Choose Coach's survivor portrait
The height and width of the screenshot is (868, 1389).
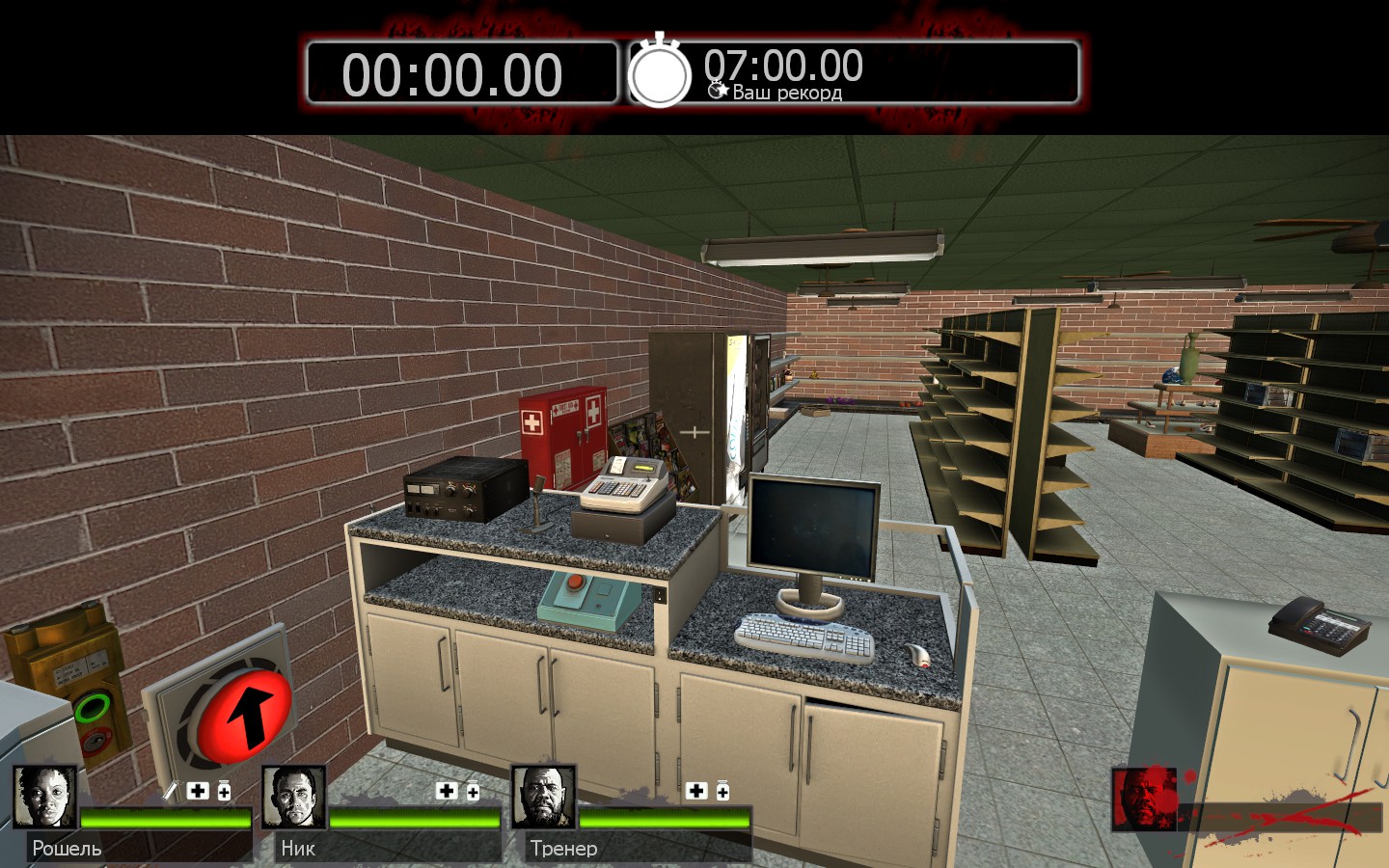[543, 797]
